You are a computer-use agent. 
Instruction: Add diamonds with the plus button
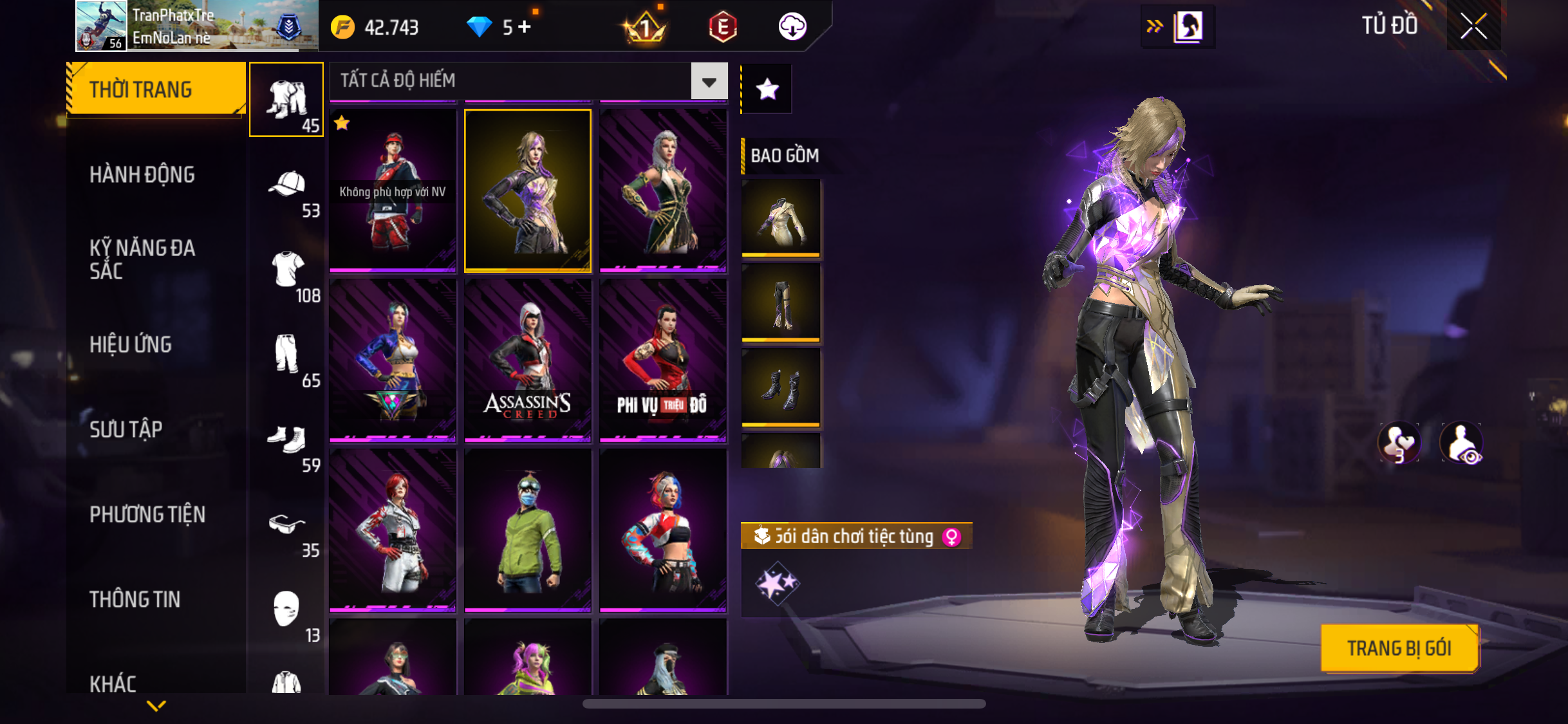[525, 27]
